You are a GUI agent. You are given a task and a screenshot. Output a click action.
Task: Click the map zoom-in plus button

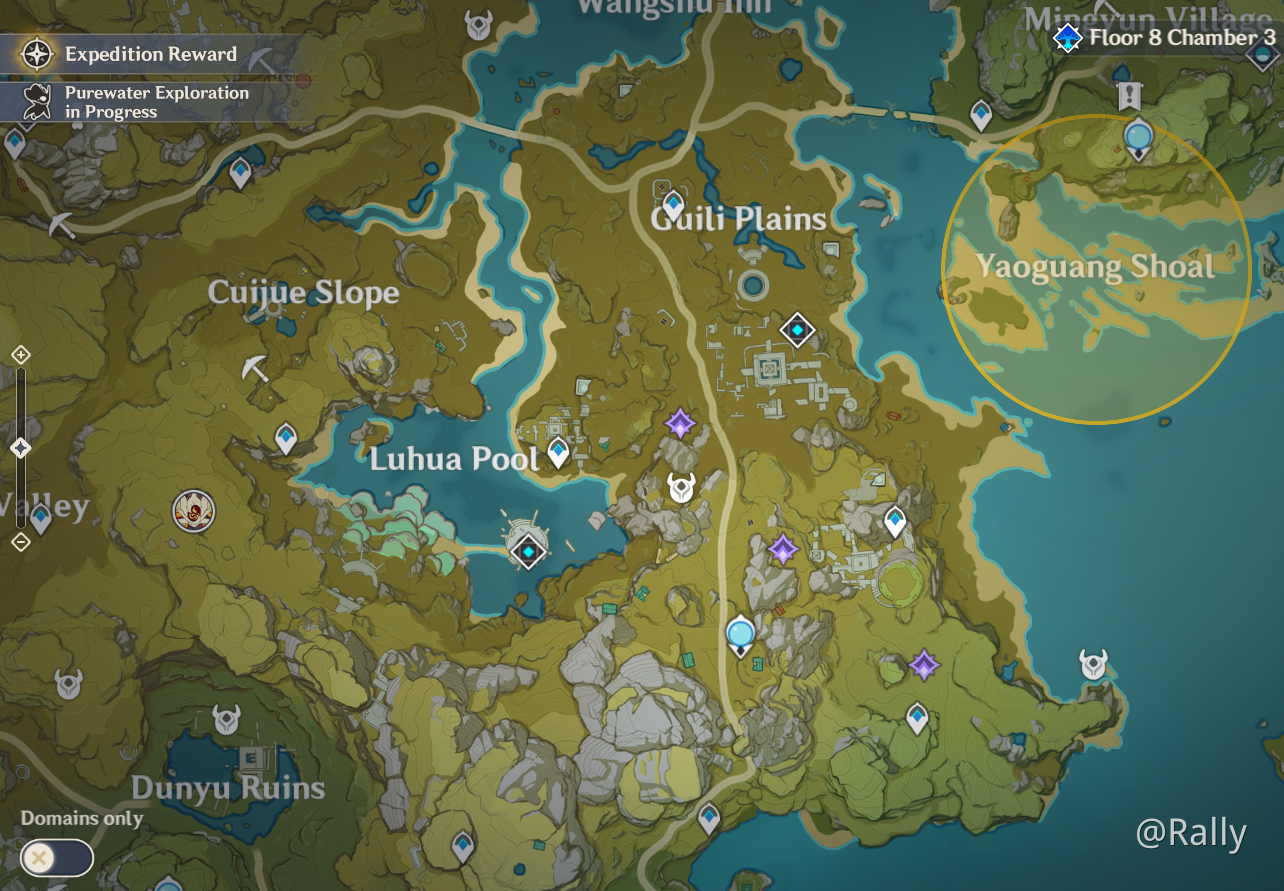coord(20,355)
